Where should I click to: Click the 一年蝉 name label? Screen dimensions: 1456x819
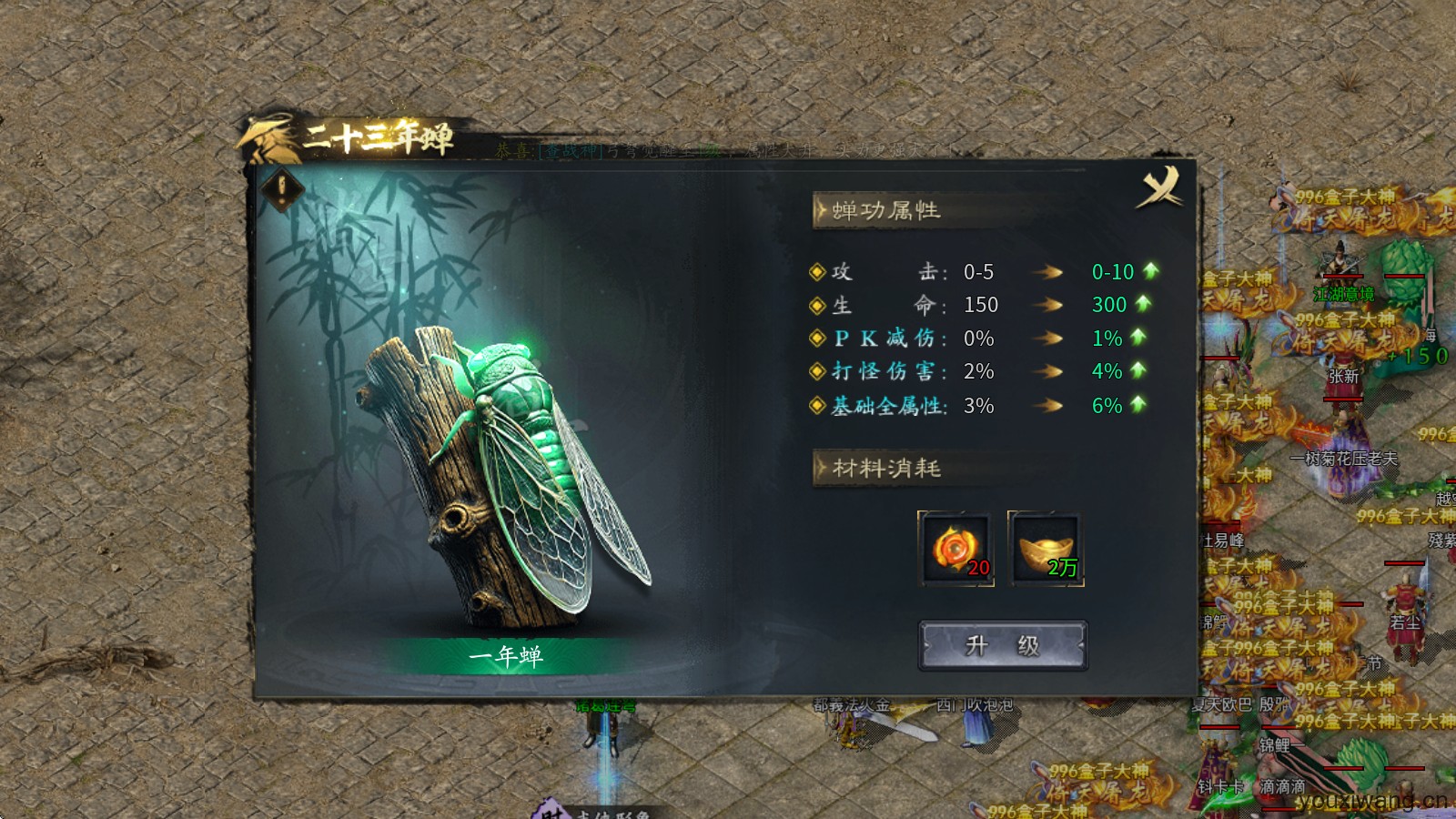508,655
